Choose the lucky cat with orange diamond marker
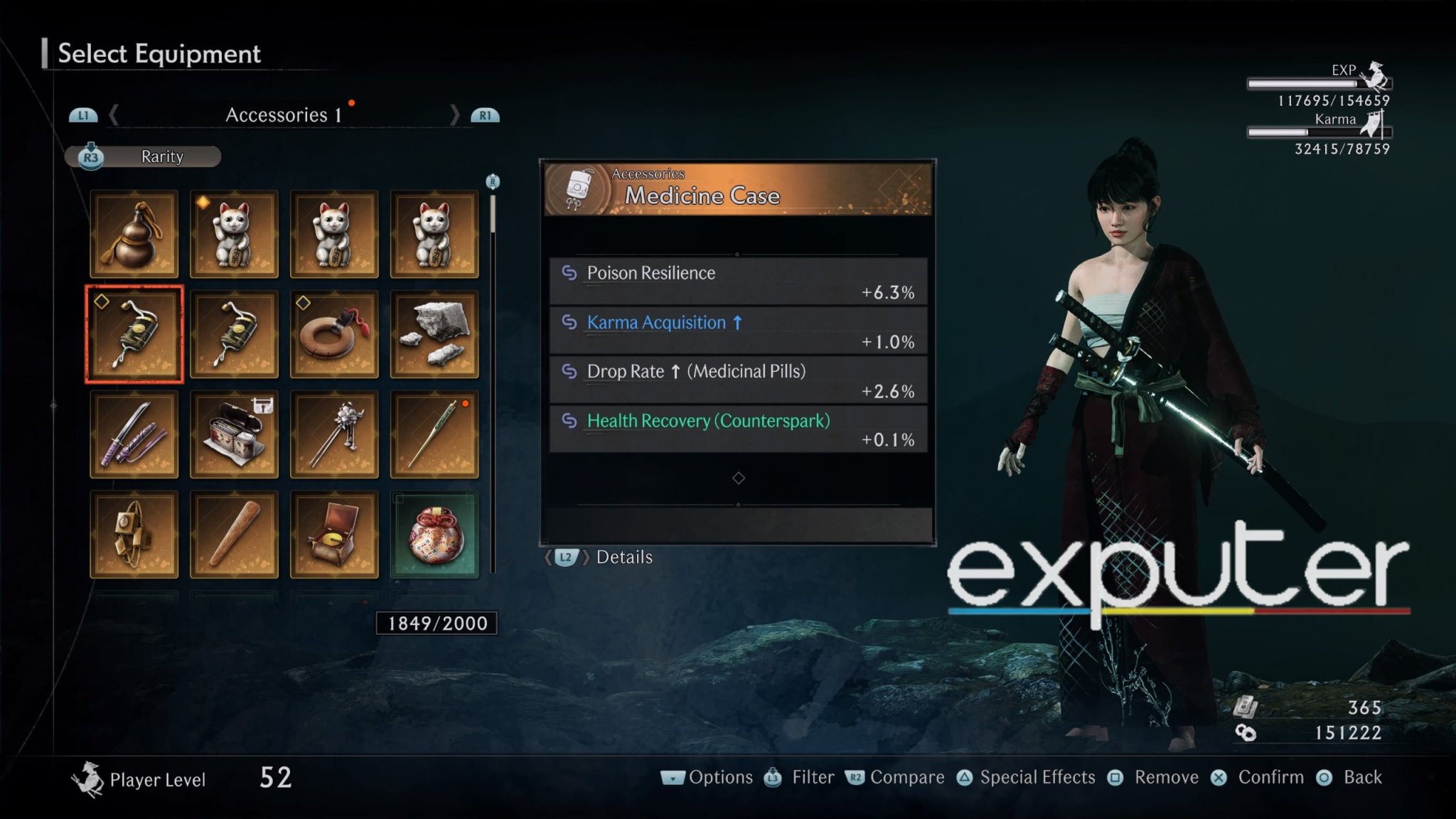1456x819 pixels. (x=234, y=234)
